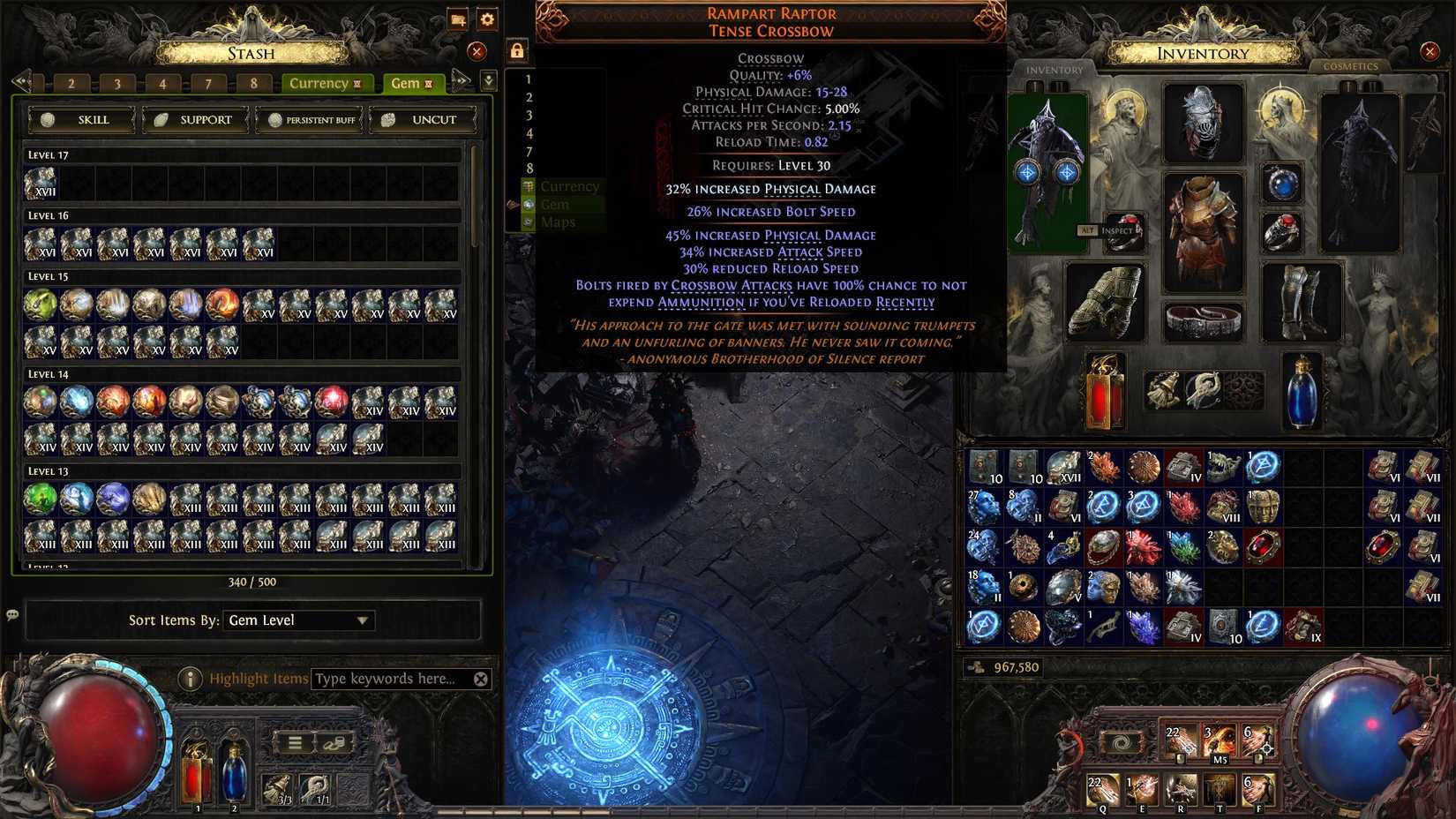This screenshot has height=819, width=1456.
Task: Click the add stash folder icon
Action: click(x=457, y=19)
